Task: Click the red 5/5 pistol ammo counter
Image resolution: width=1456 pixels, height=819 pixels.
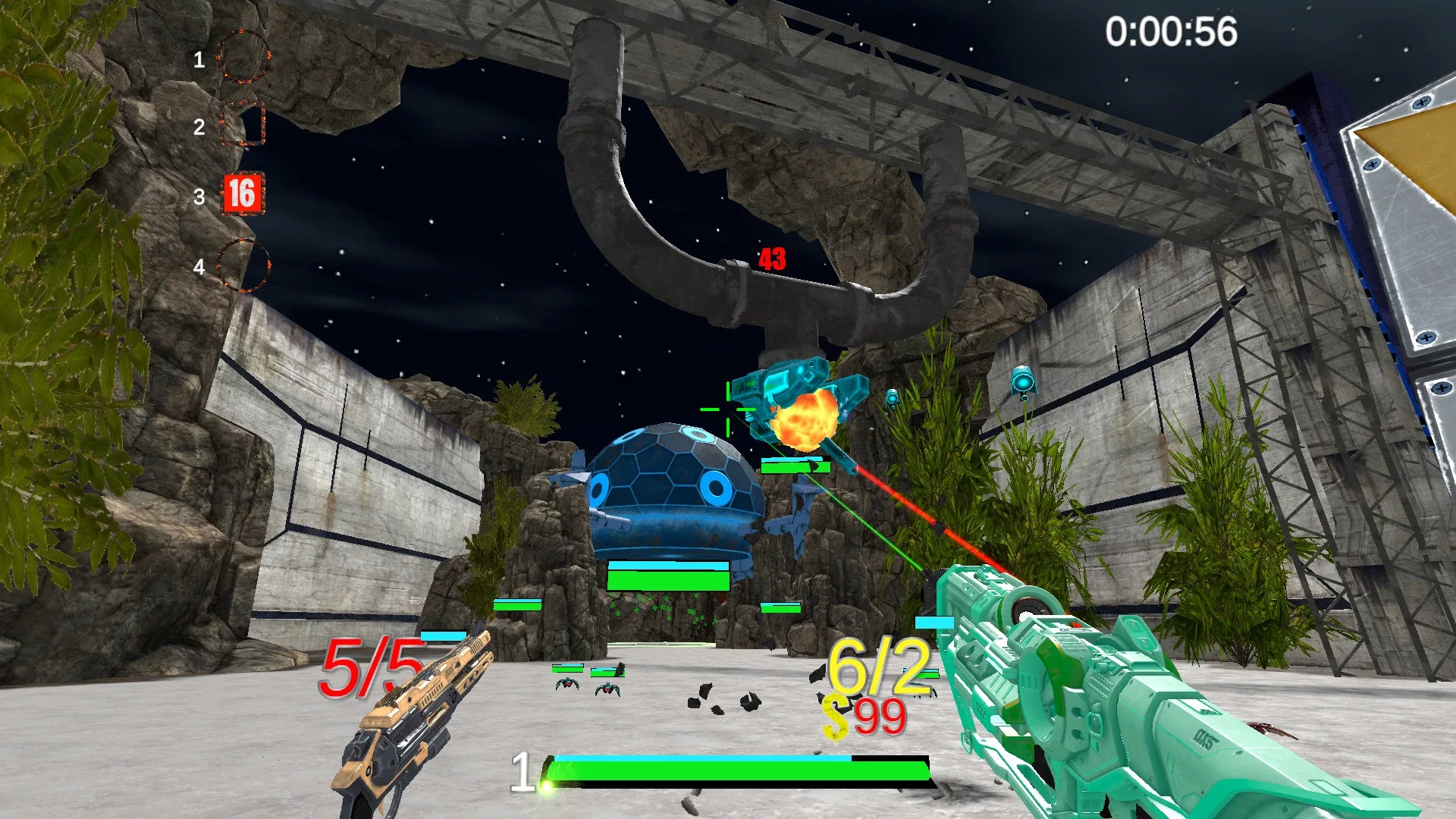Action: (x=371, y=667)
